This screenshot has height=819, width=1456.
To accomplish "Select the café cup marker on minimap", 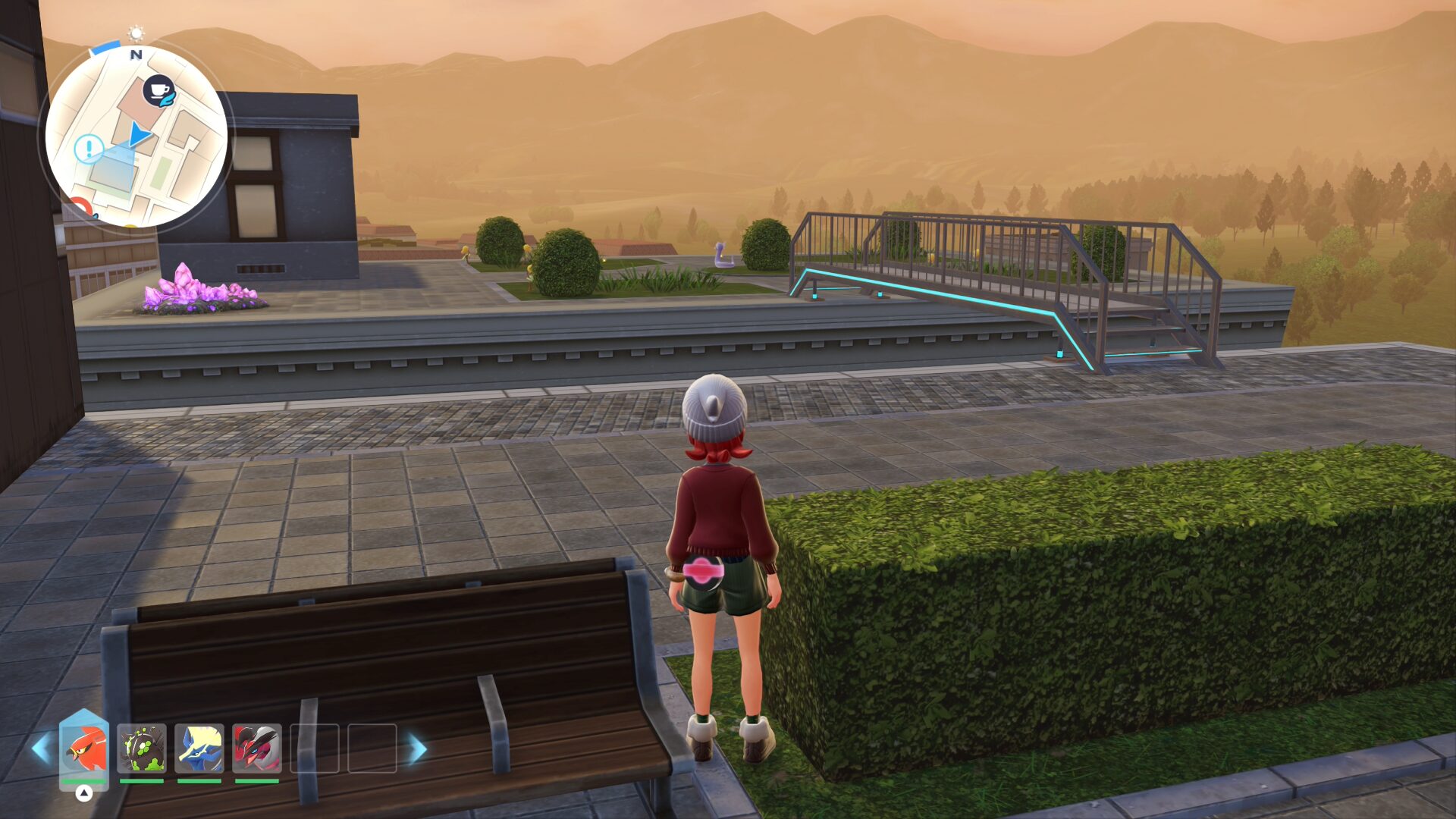I will pos(159,91).
